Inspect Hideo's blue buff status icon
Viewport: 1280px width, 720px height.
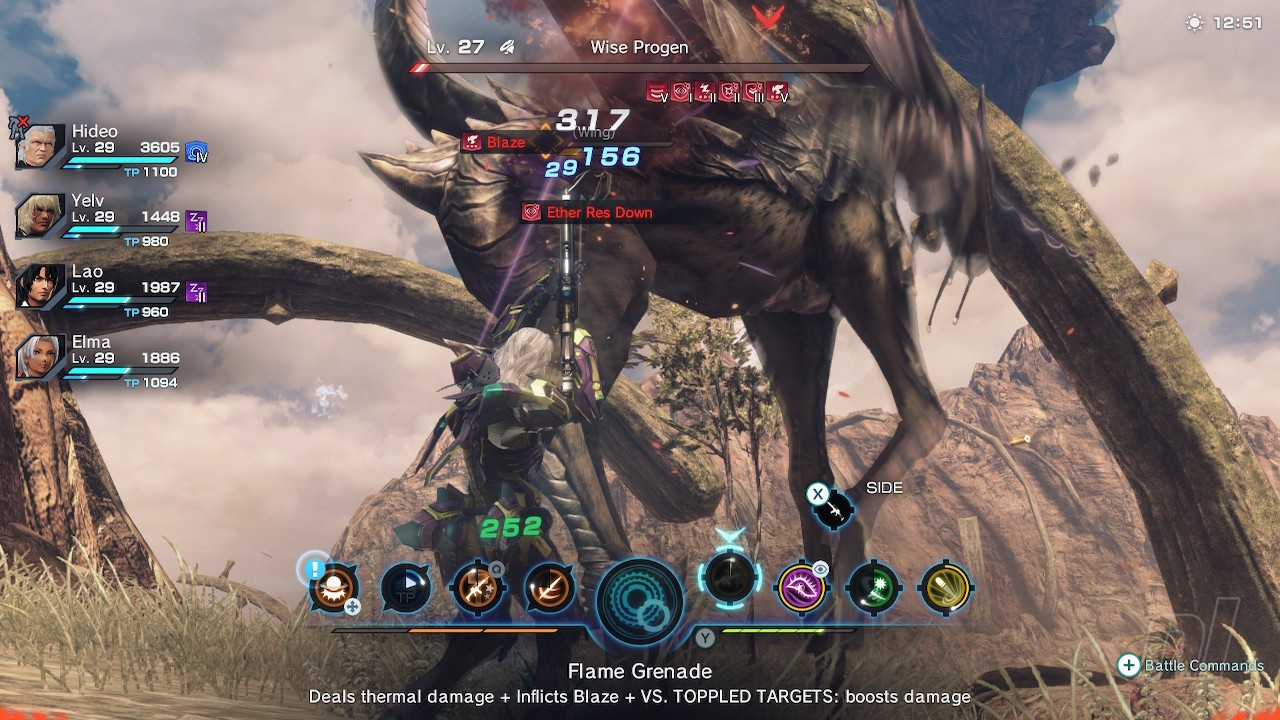tap(197, 153)
